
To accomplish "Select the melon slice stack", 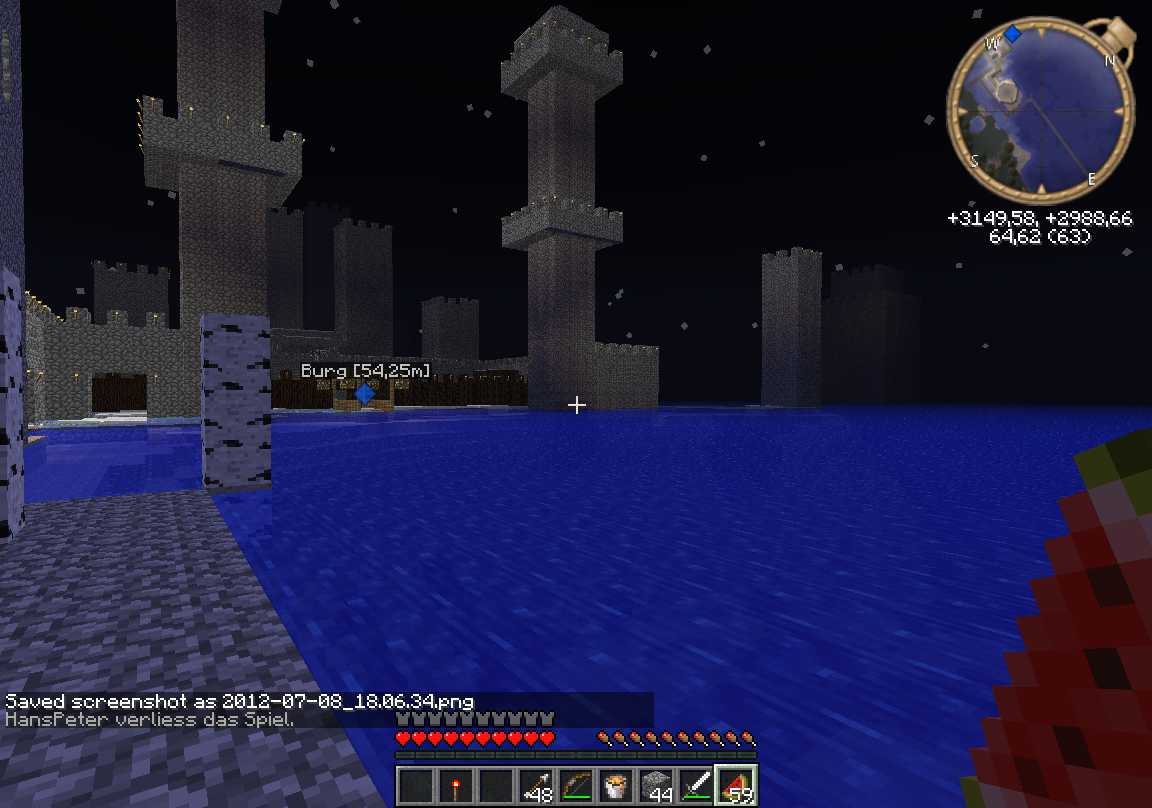I will click(x=736, y=785).
